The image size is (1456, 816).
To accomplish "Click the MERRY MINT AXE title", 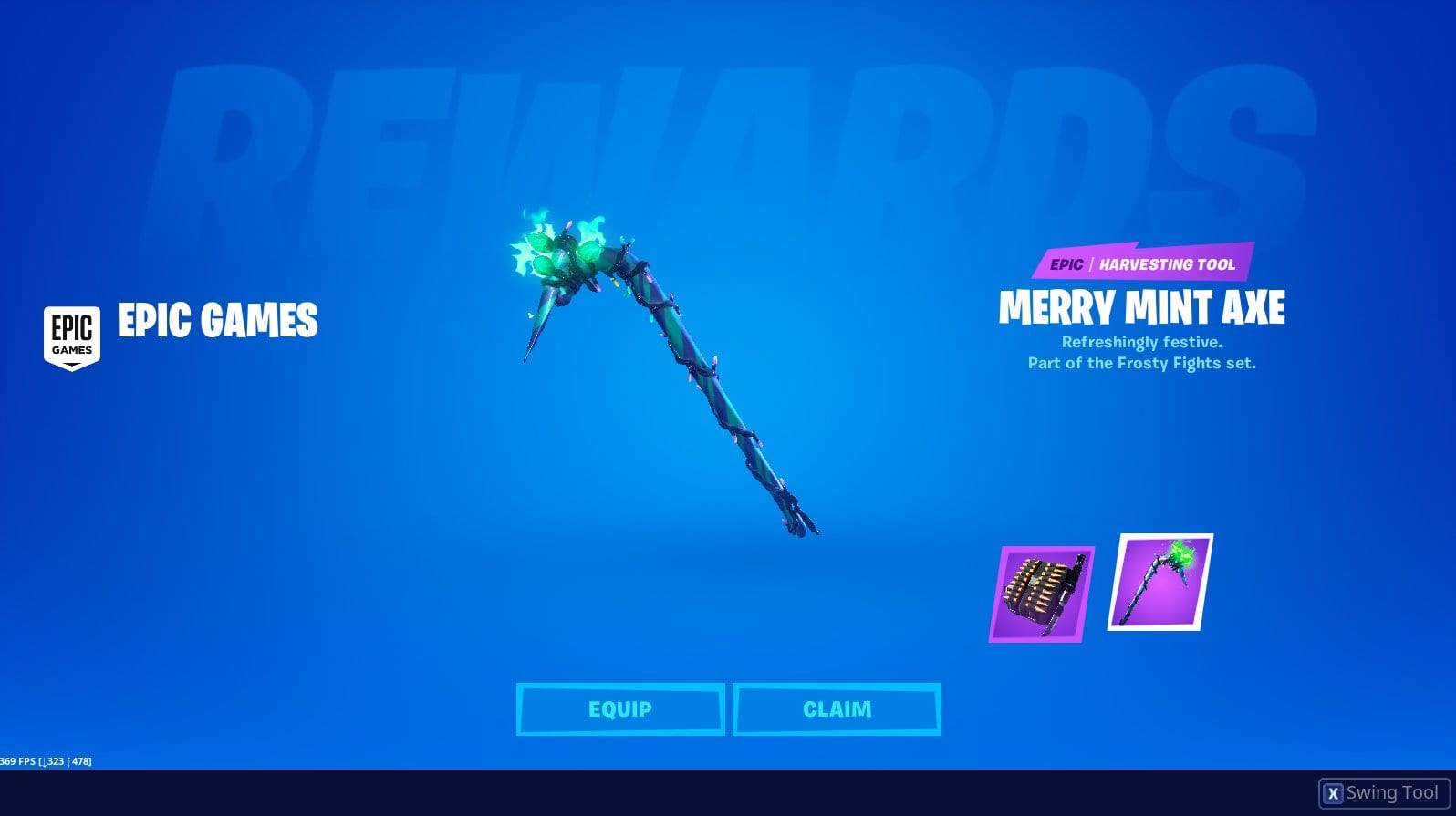I will [x=1142, y=310].
